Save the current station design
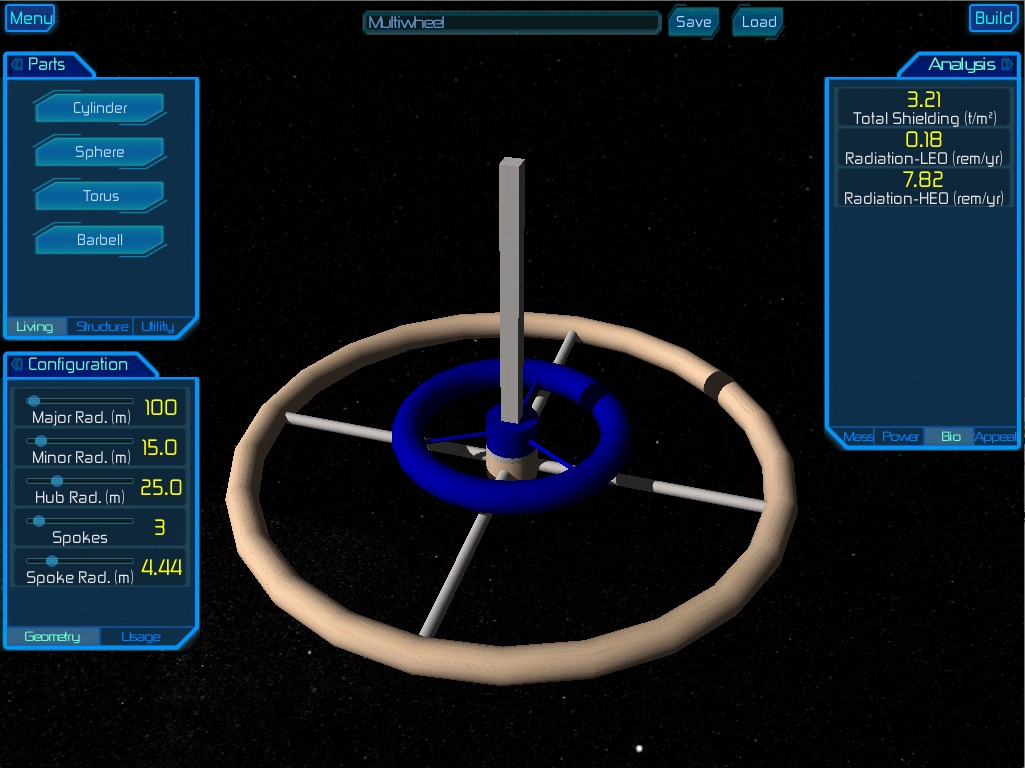Viewport: 1025px width, 768px height. pyautogui.click(x=693, y=22)
